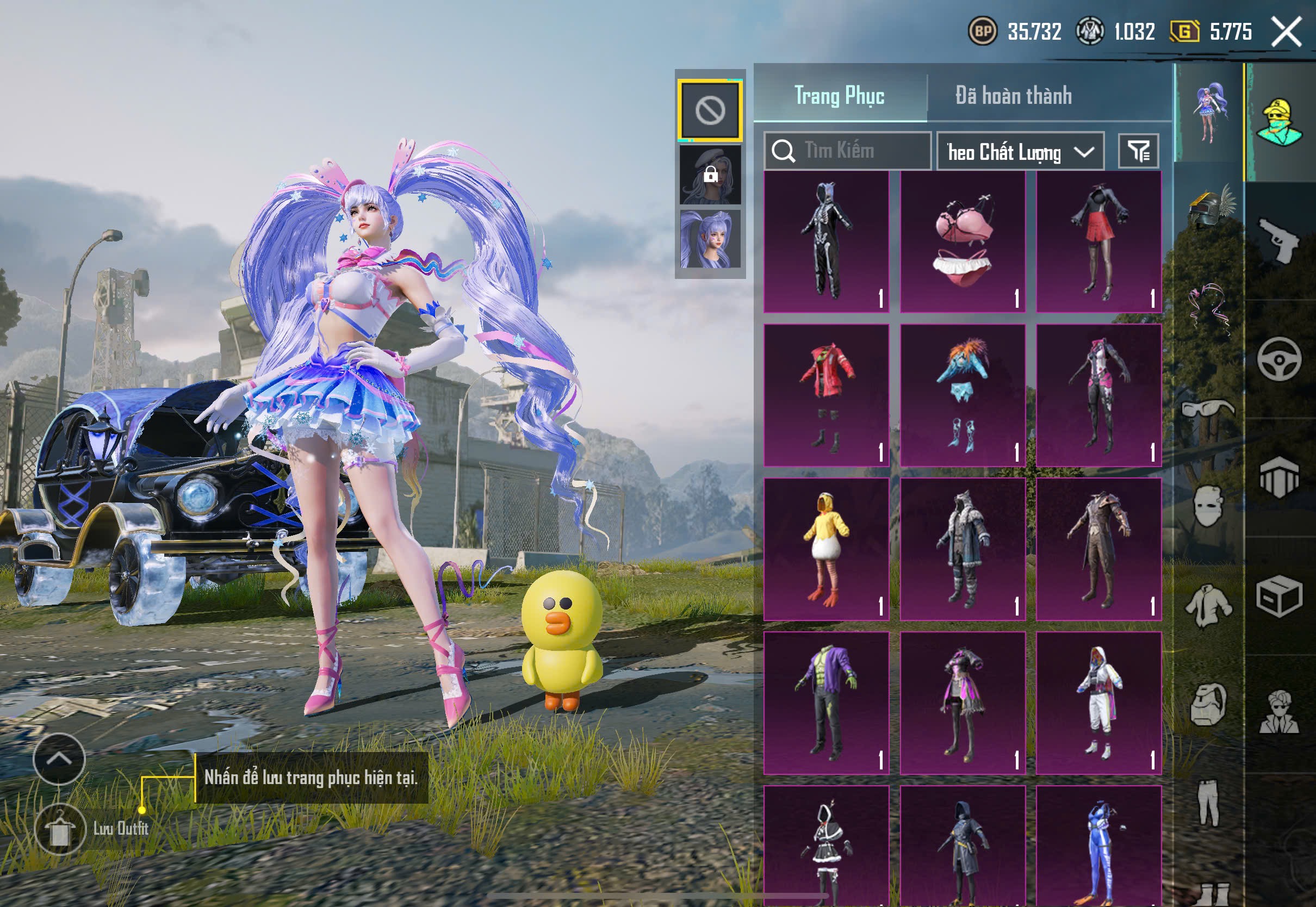Screen dimensions: 1316x907
Task: Choose the white hooded tracksuit outfit
Action: pos(1098,703)
